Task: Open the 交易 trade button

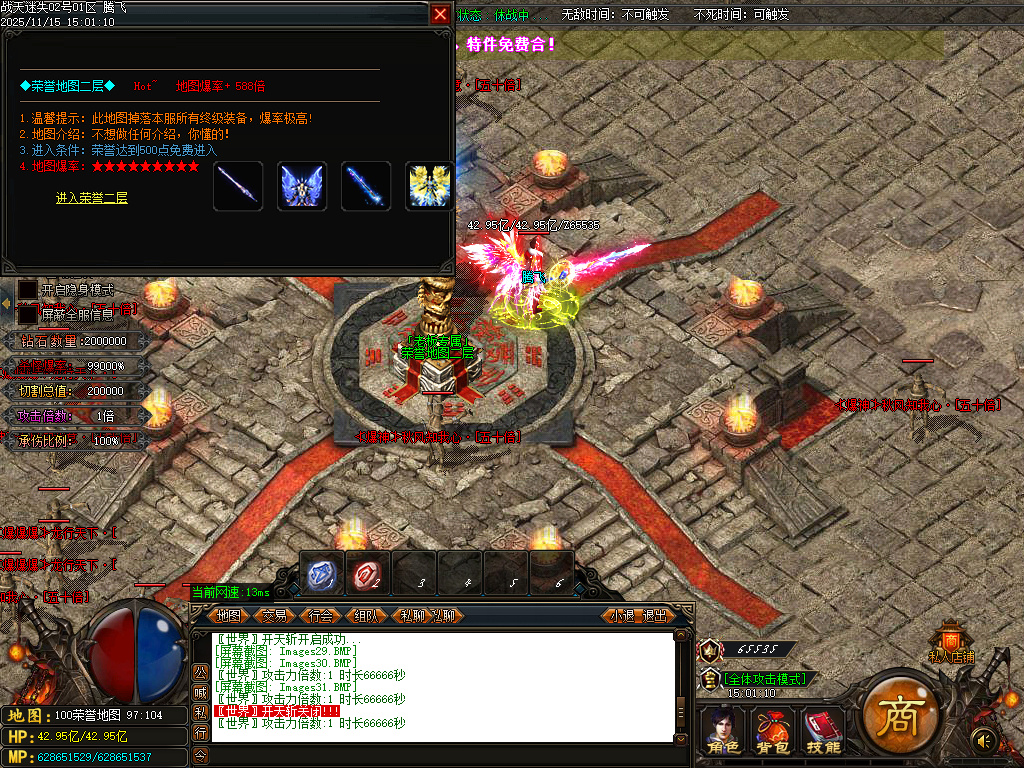Action: pos(275,616)
